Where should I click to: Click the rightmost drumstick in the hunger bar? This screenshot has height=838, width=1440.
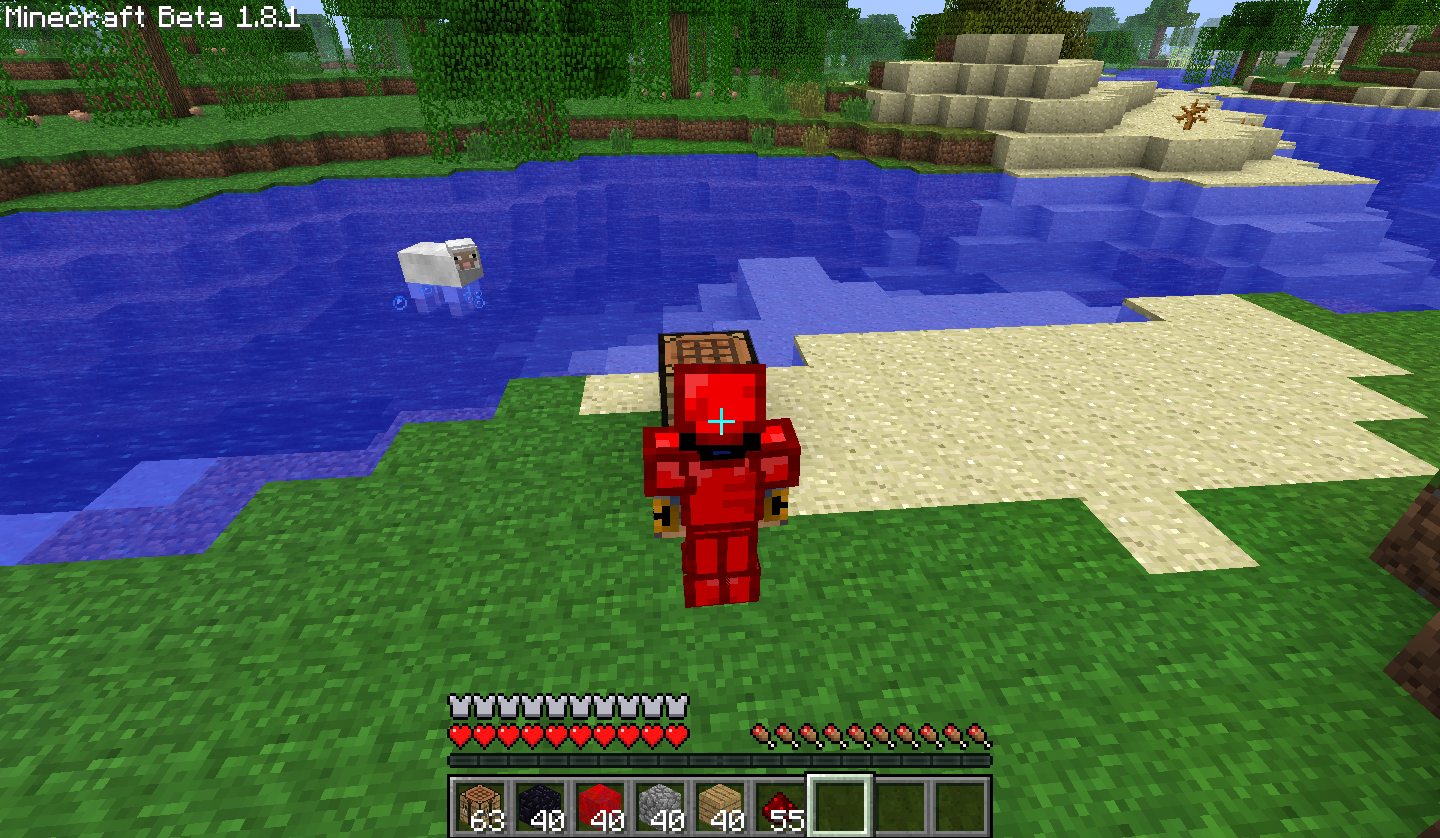click(975, 733)
